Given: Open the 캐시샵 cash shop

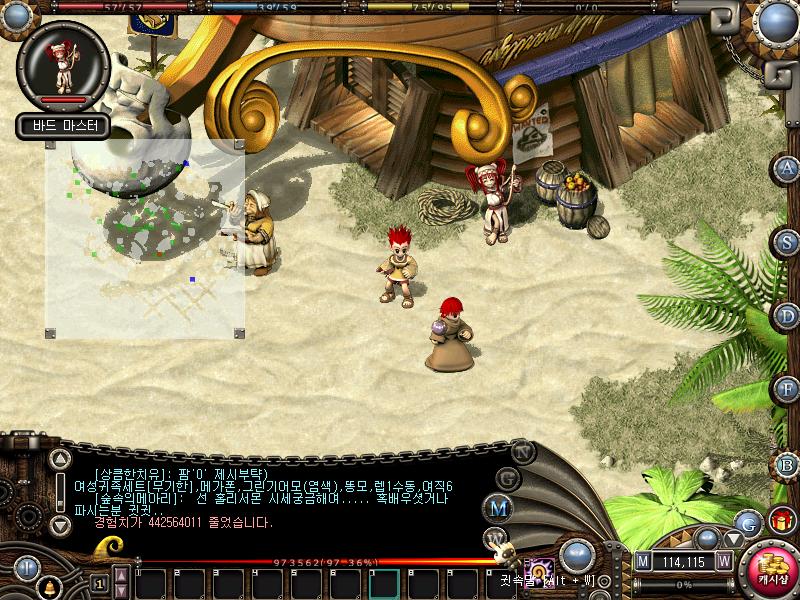Looking at the screenshot, I should tap(771, 567).
